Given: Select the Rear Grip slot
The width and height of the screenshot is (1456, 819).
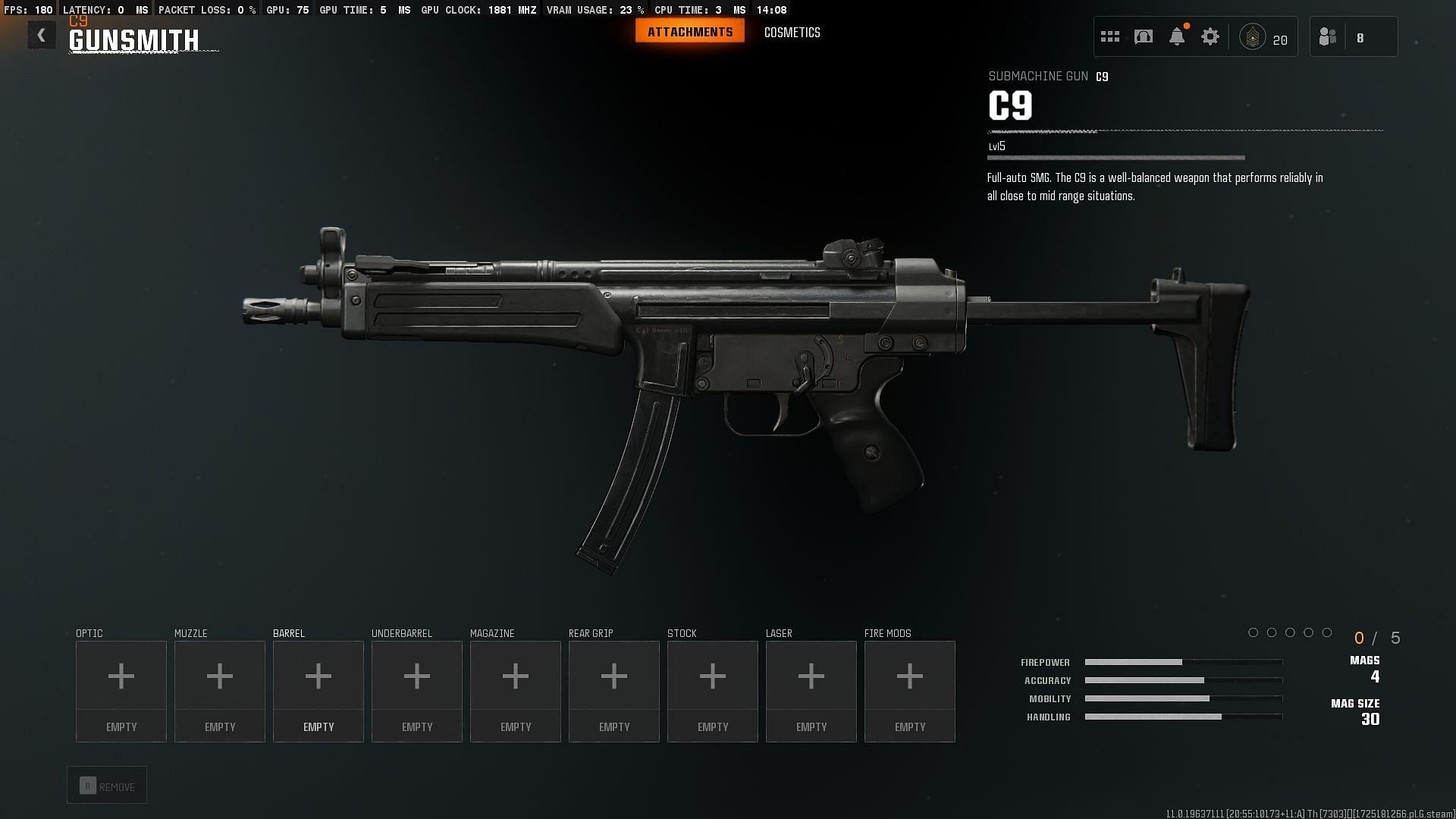Looking at the screenshot, I should coord(614,690).
